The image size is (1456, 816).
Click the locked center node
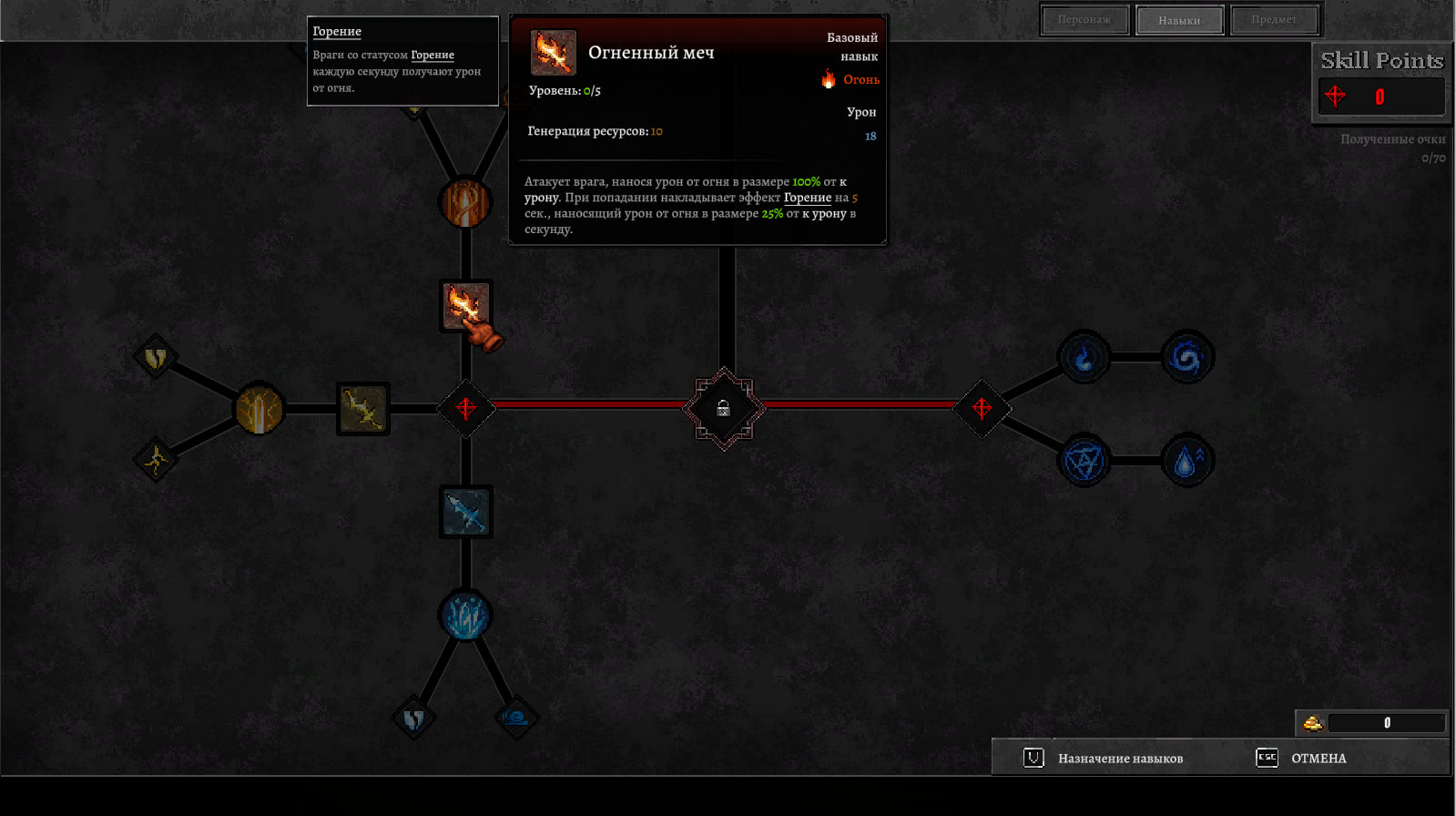724,409
